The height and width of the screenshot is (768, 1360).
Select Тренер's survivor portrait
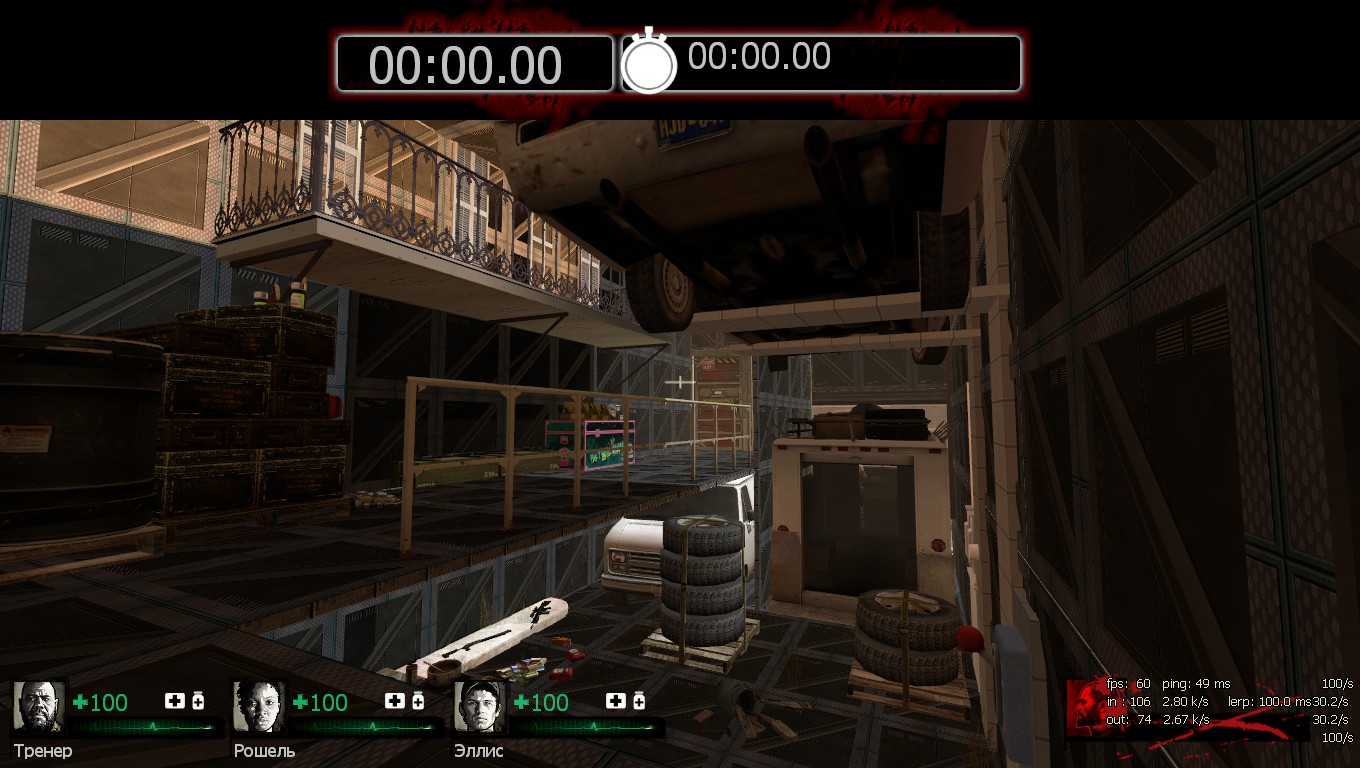39,706
